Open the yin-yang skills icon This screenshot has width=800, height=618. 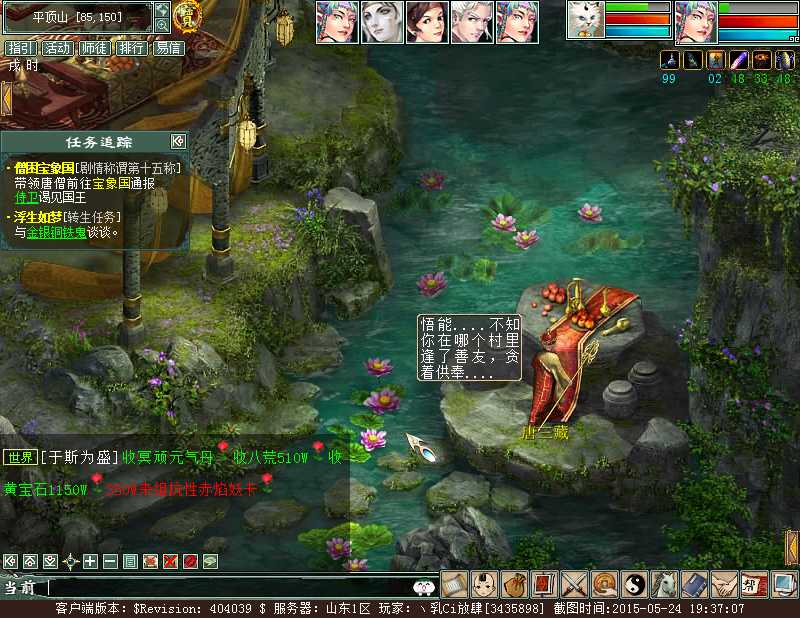coord(635,583)
